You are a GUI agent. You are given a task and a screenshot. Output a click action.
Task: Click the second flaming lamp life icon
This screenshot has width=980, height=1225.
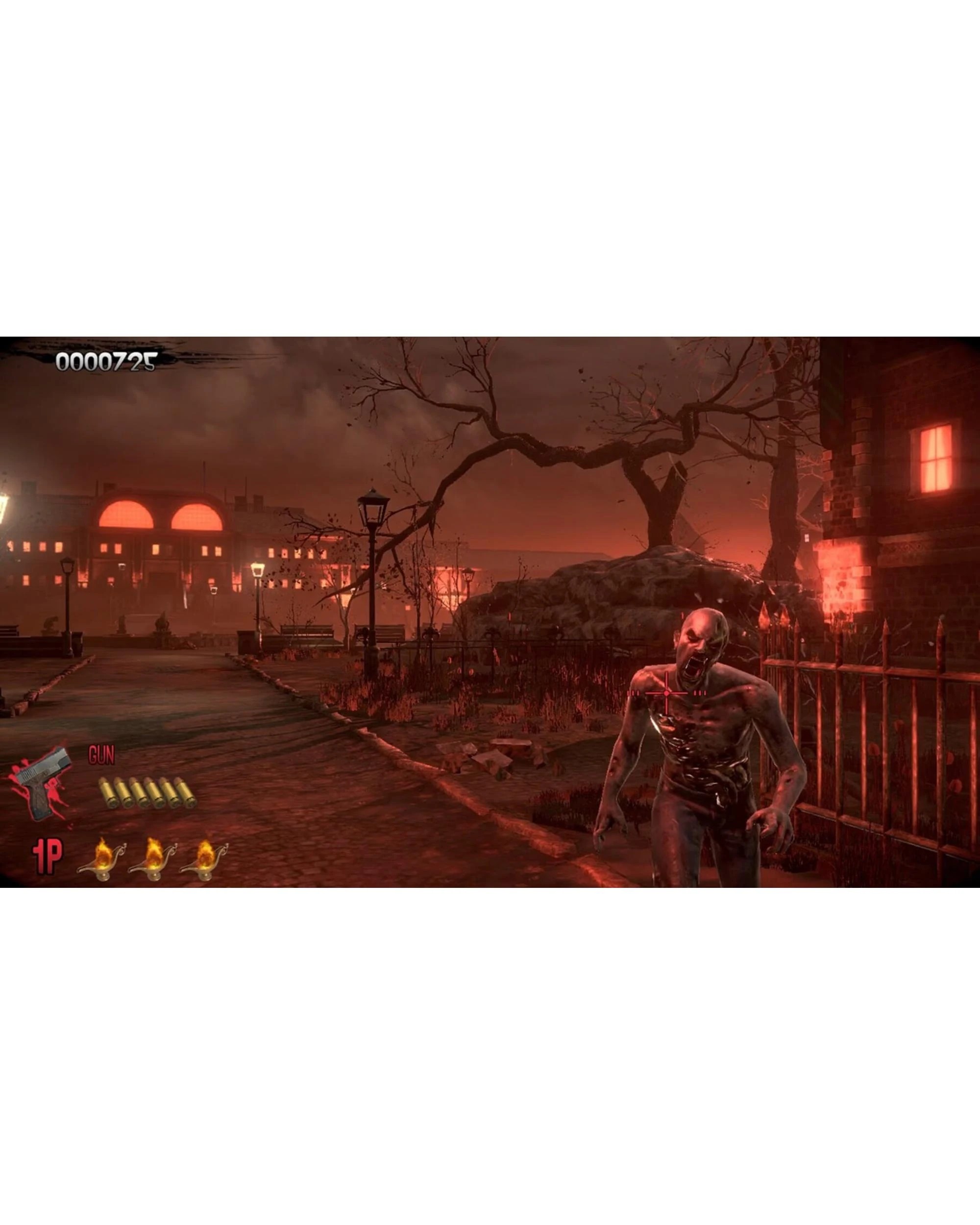click(x=153, y=858)
